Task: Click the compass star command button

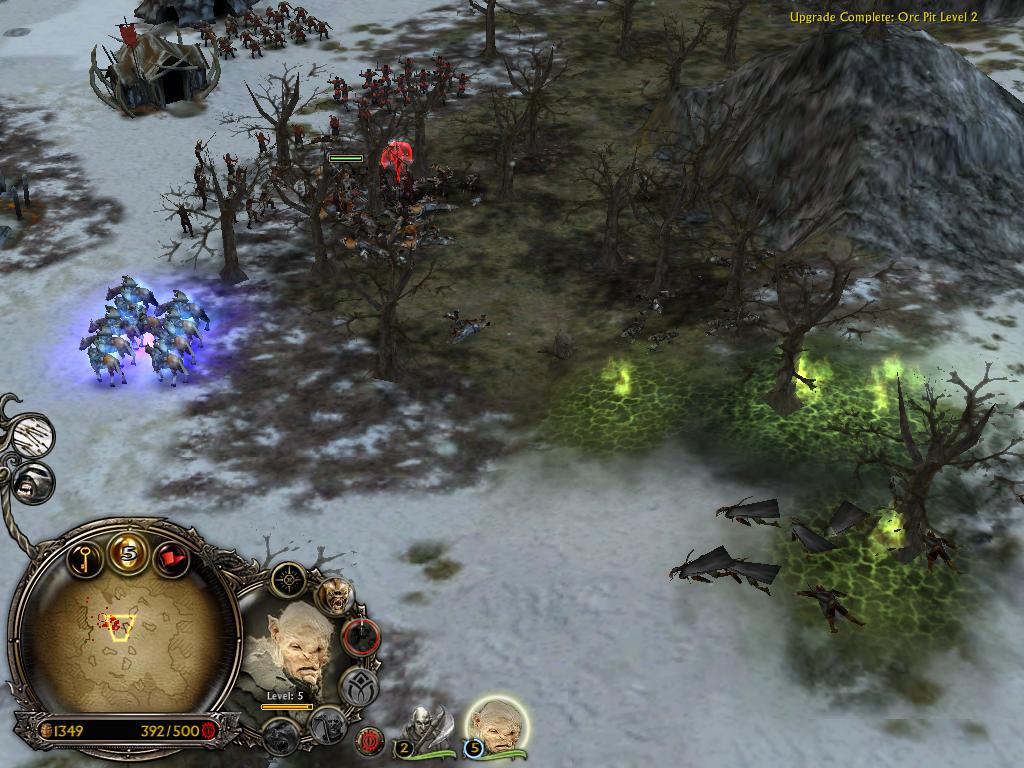Action: click(290, 577)
